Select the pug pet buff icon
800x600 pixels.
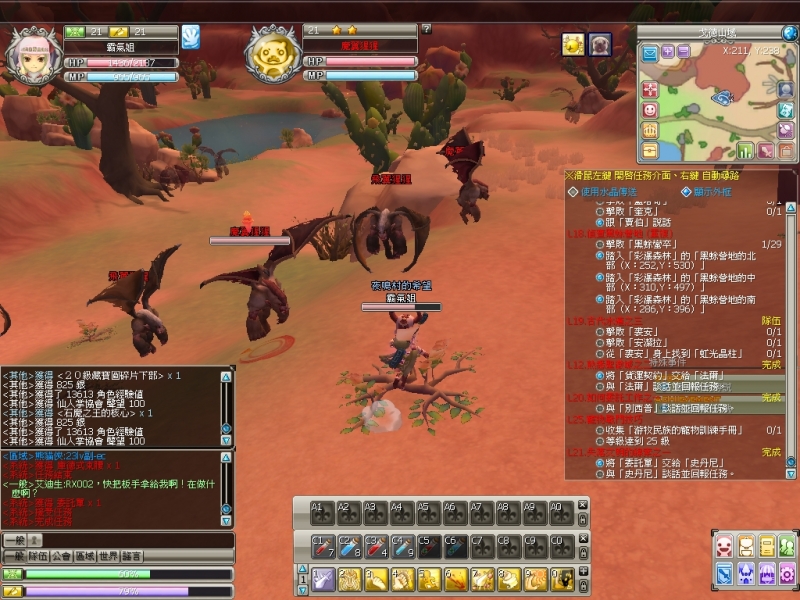pyautogui.click(x=600, y=45)
